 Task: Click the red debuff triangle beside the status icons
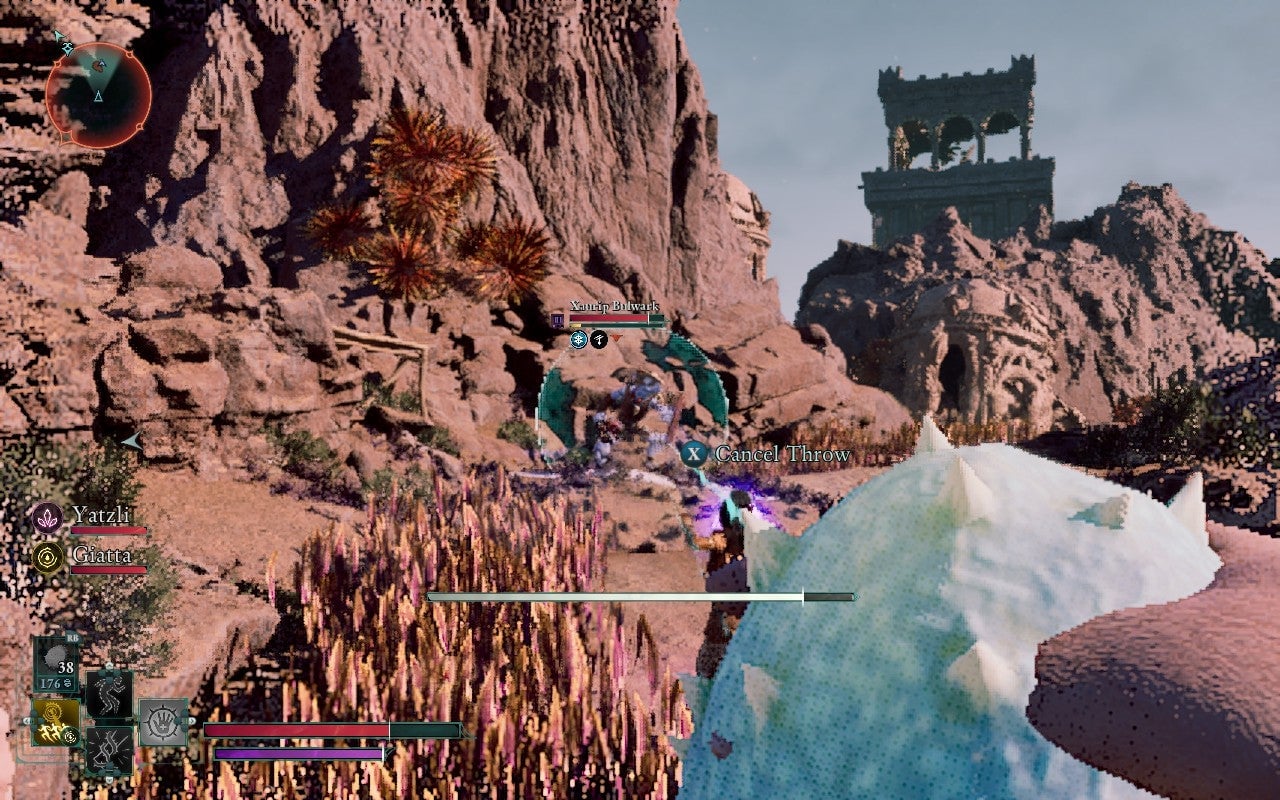click(617, 338)
